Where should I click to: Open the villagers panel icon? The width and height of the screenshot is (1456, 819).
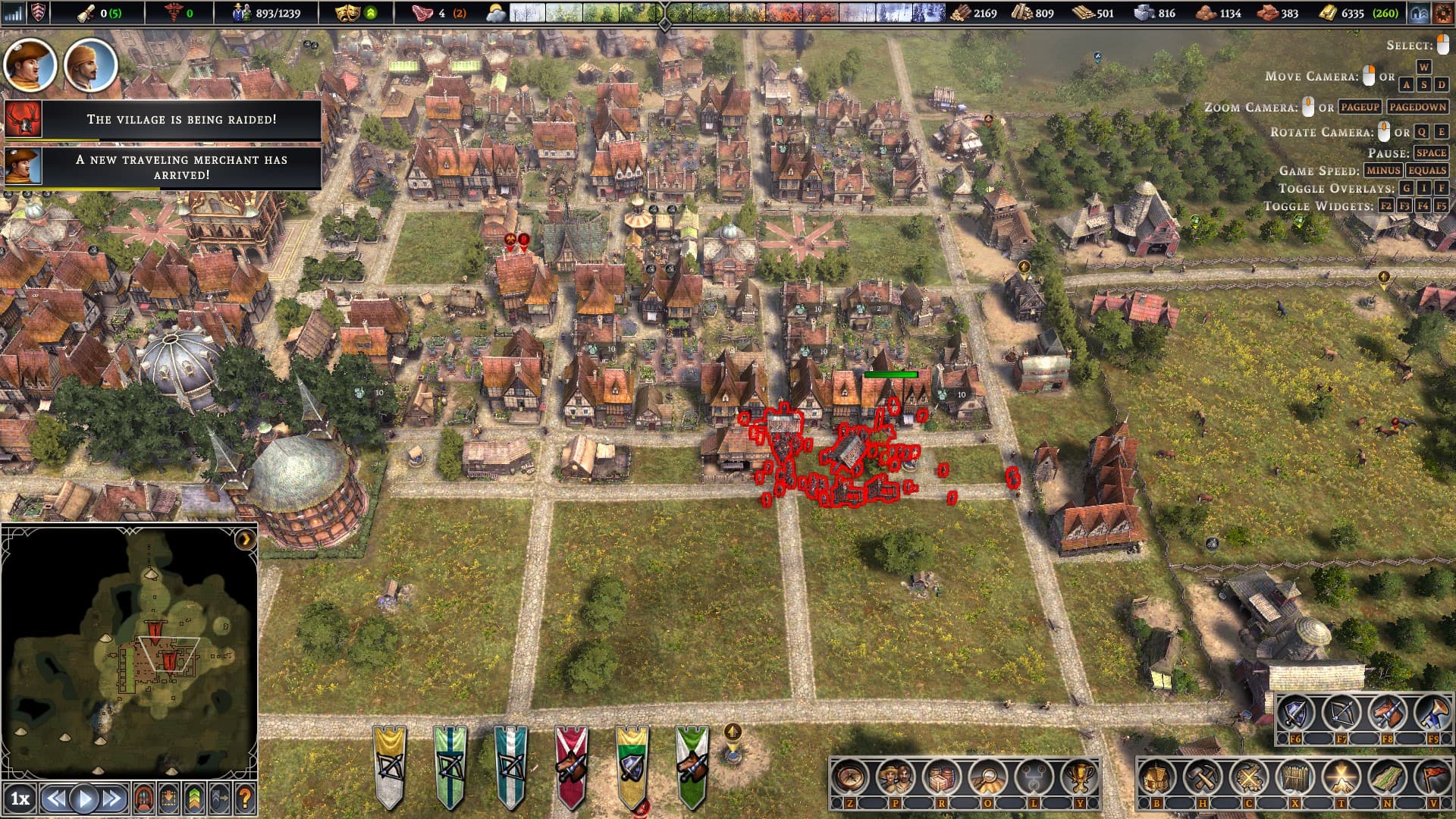[x=895, y=777]
